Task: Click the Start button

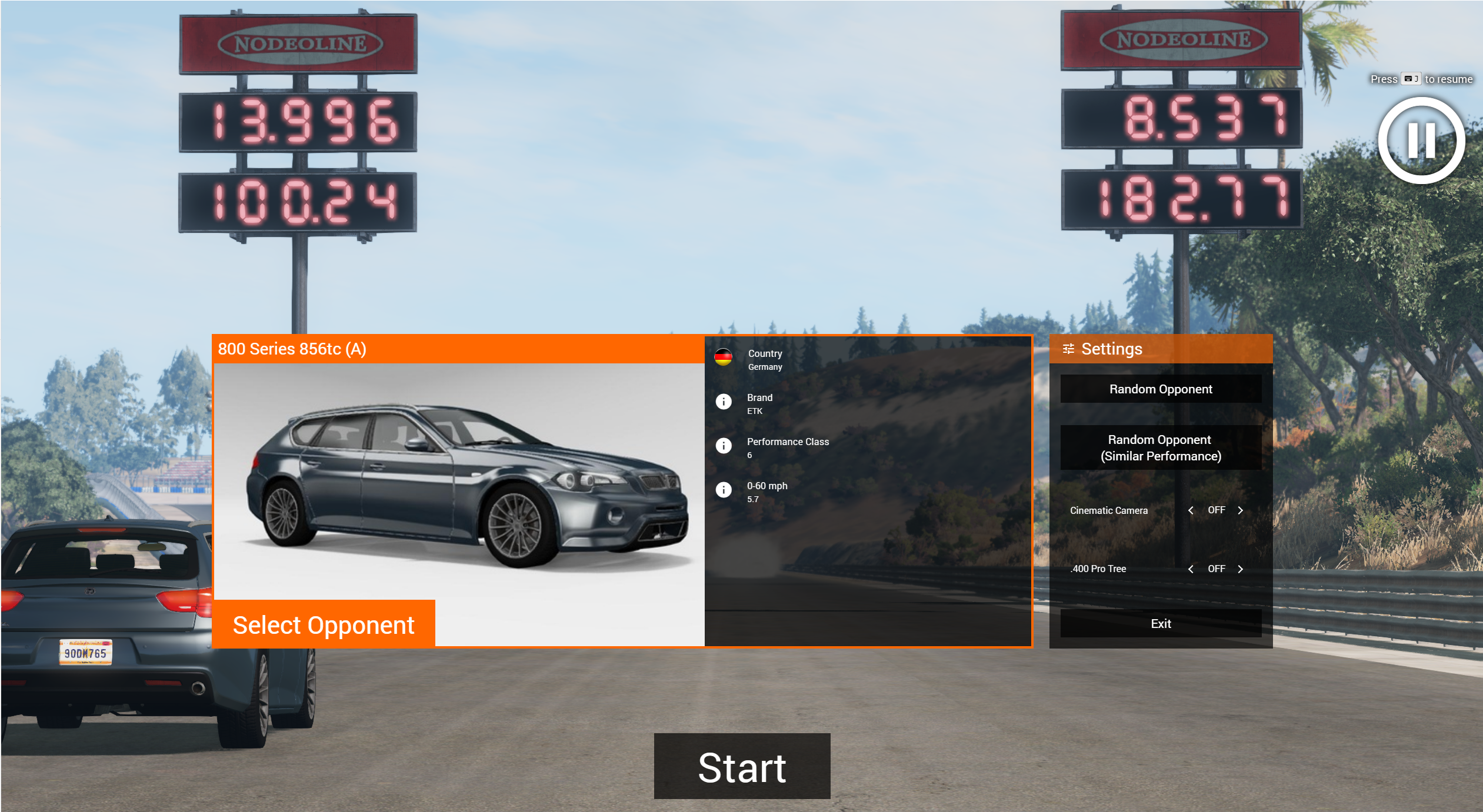Action: (742, 766)
